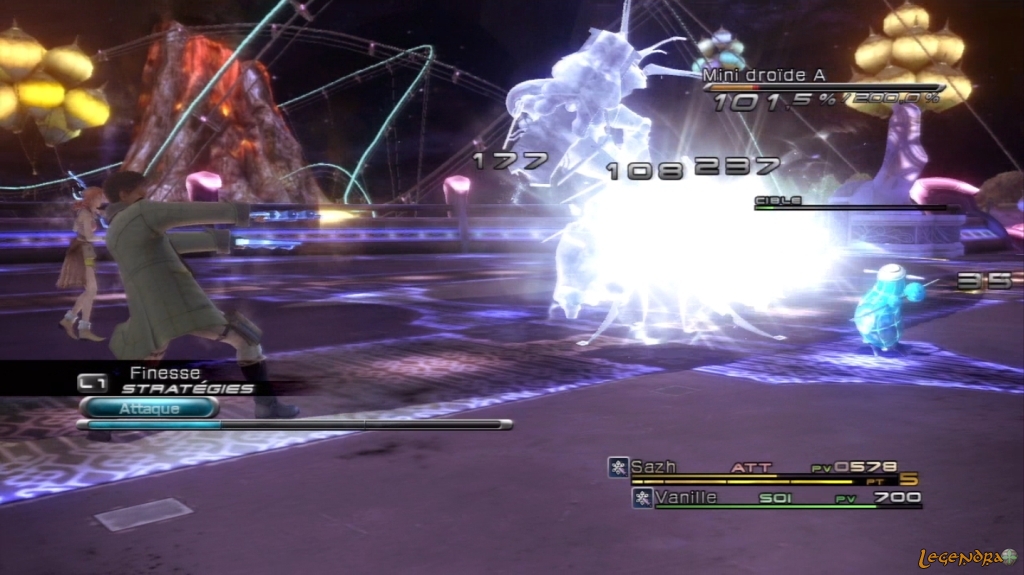The width and height of the screenshot is (1024, 575).
Task: Open the Stratégies paradigm menu
Action: coord(187,388)
